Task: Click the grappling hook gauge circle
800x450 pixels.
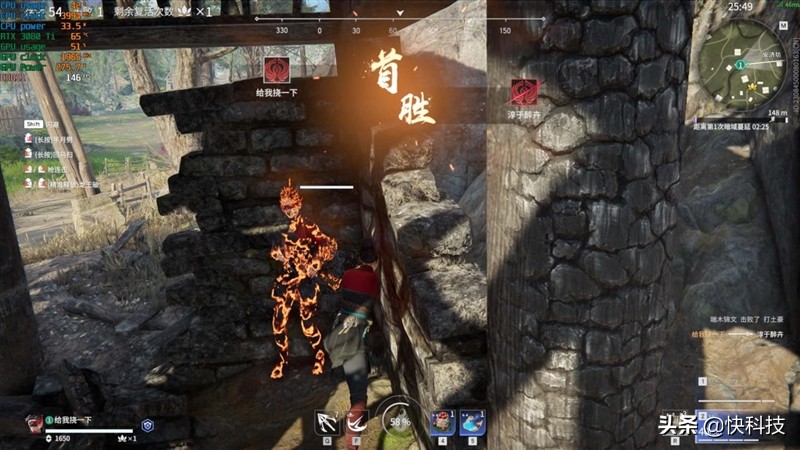Action: (x=400, y=421)
